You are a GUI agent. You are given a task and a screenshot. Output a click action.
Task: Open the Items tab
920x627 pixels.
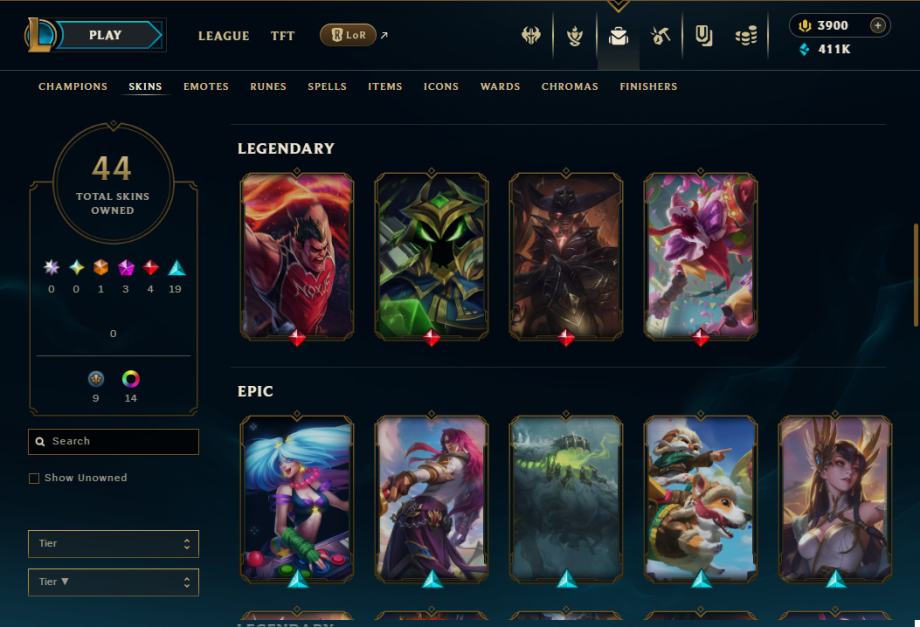(x=385, y=87)
